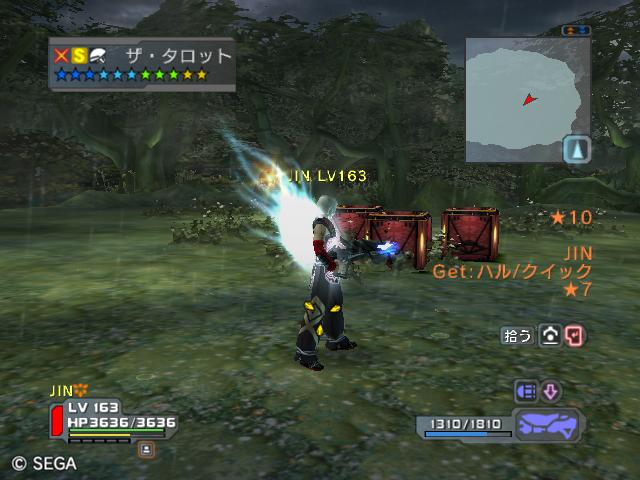Image resolution: width=640 pixels, height=480 pixels.
Task: Select the purple down-arrow icon
Action: [551, 391]
